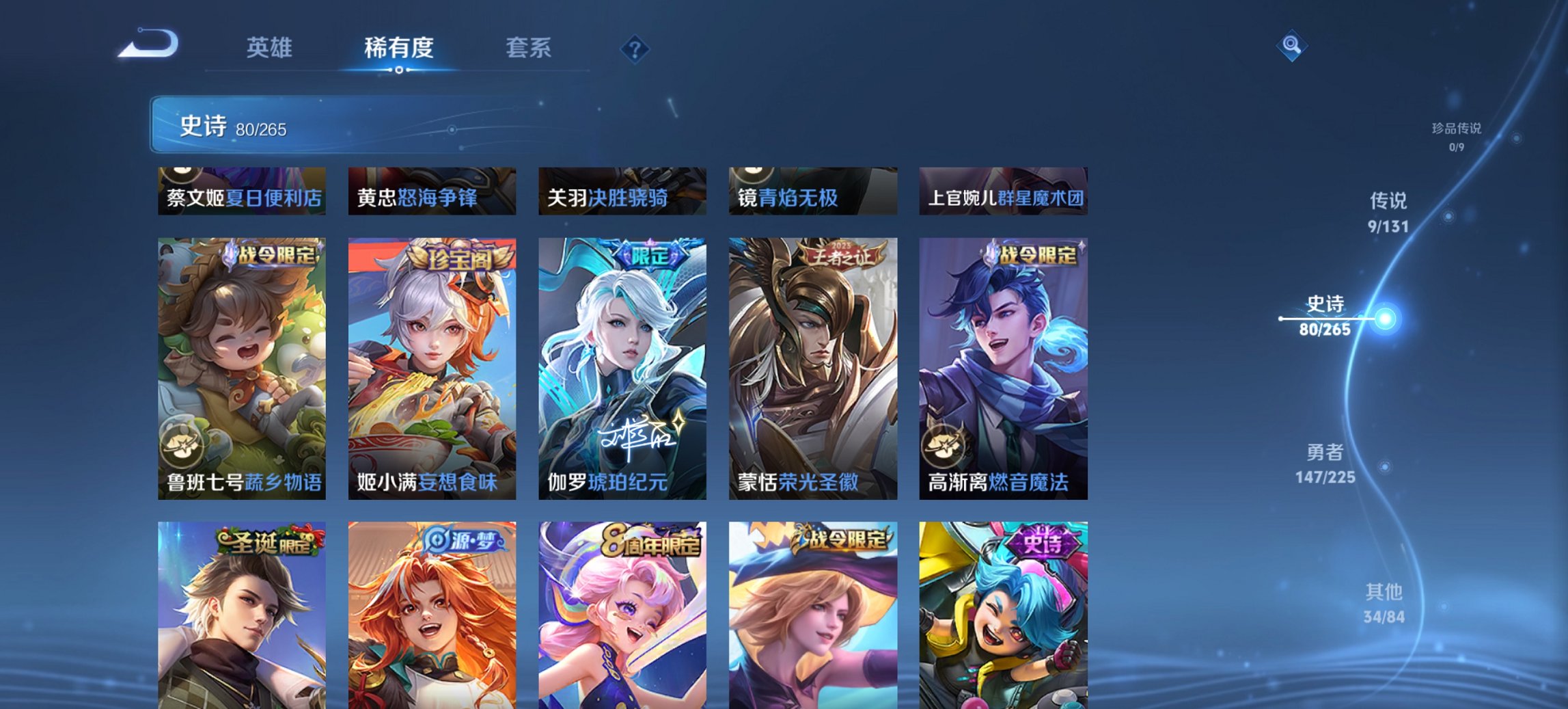Click the question mark help icon

coord(634,49)
